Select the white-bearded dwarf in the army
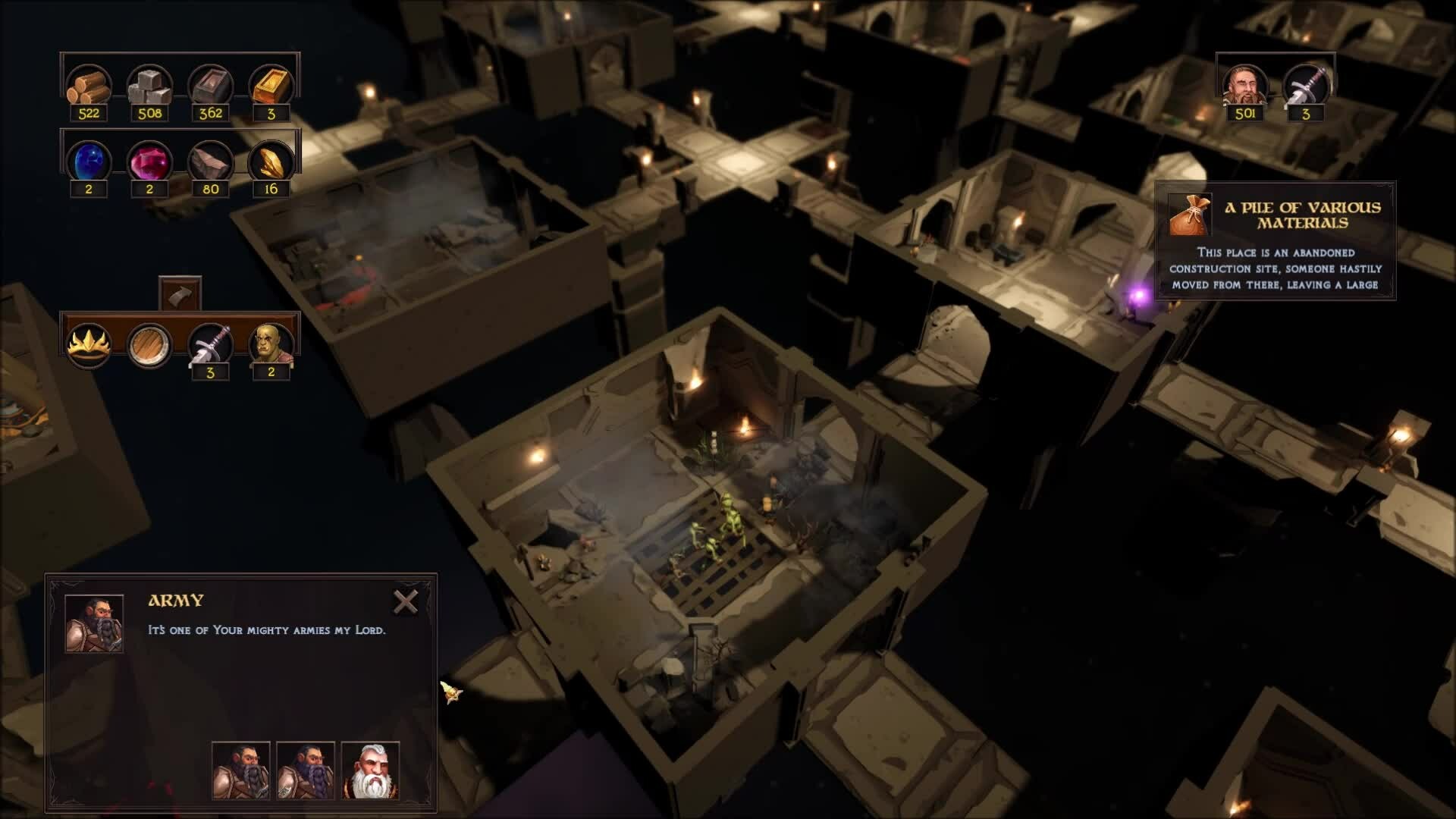The image size is (1456, 819). (370, 770)
